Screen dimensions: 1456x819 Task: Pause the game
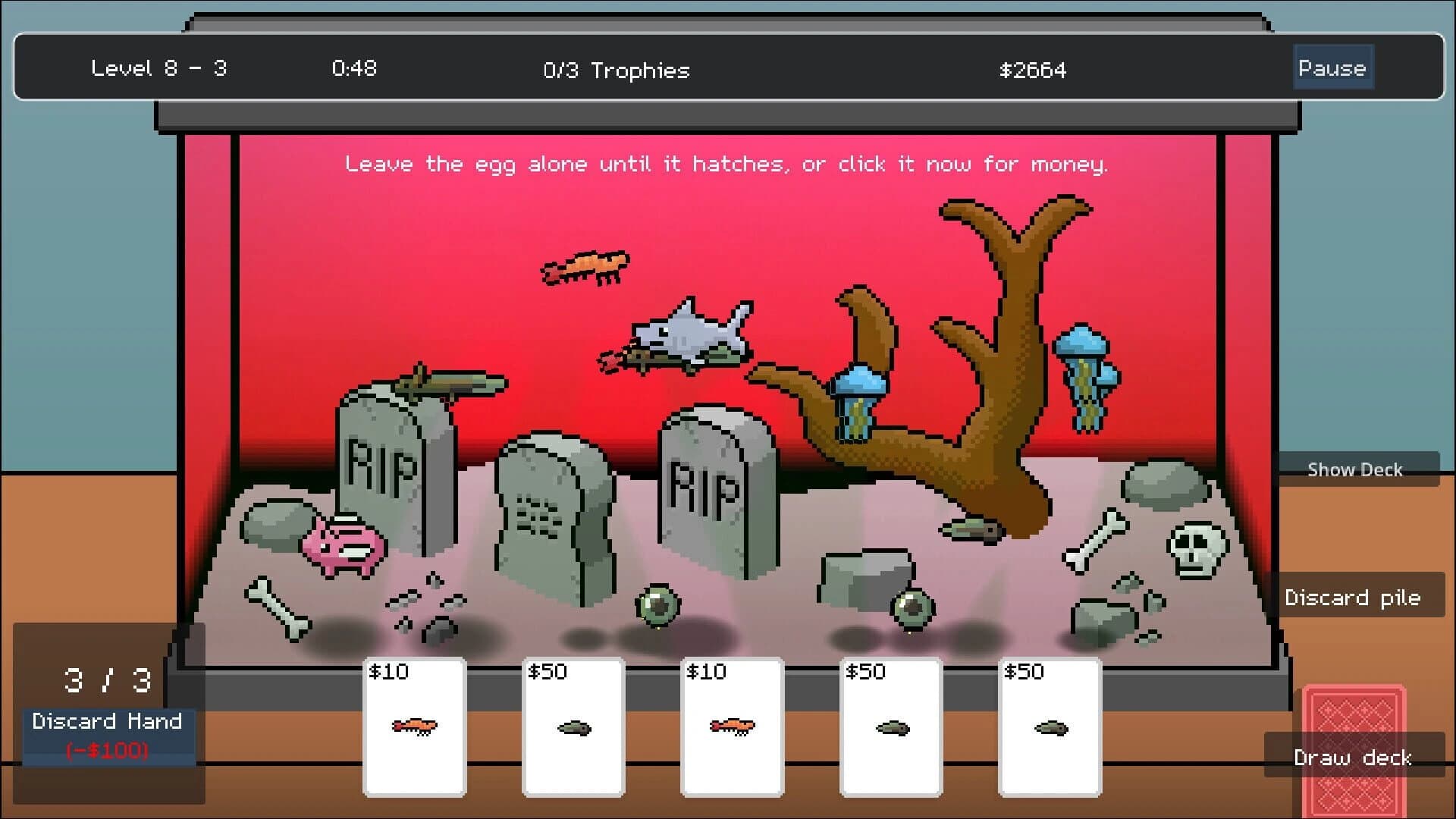pyautogui.click(x=1332, y=67)
